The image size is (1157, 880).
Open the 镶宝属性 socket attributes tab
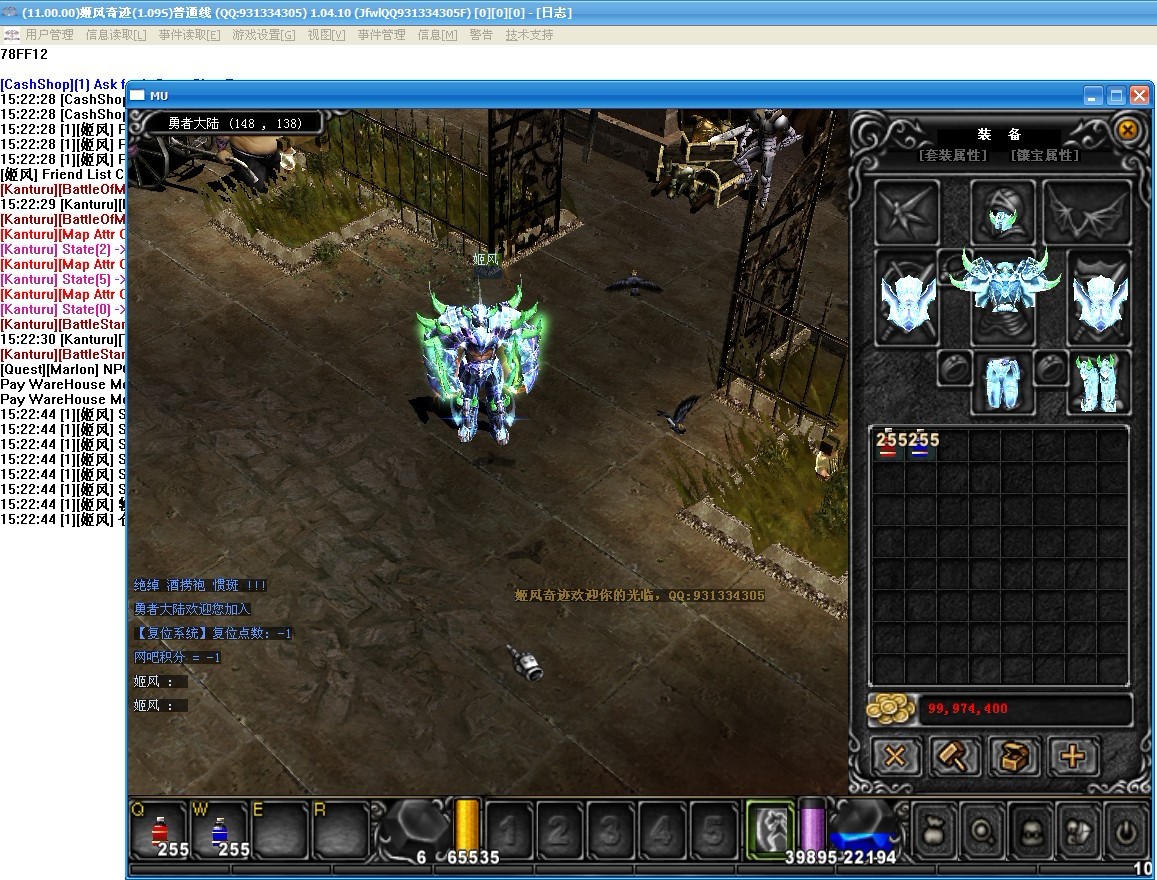point(1045,156)
